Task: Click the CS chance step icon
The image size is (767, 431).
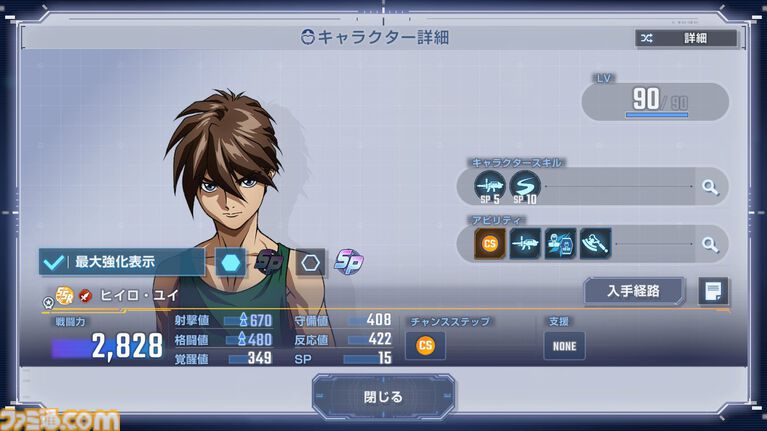Action: pos(425,345)
